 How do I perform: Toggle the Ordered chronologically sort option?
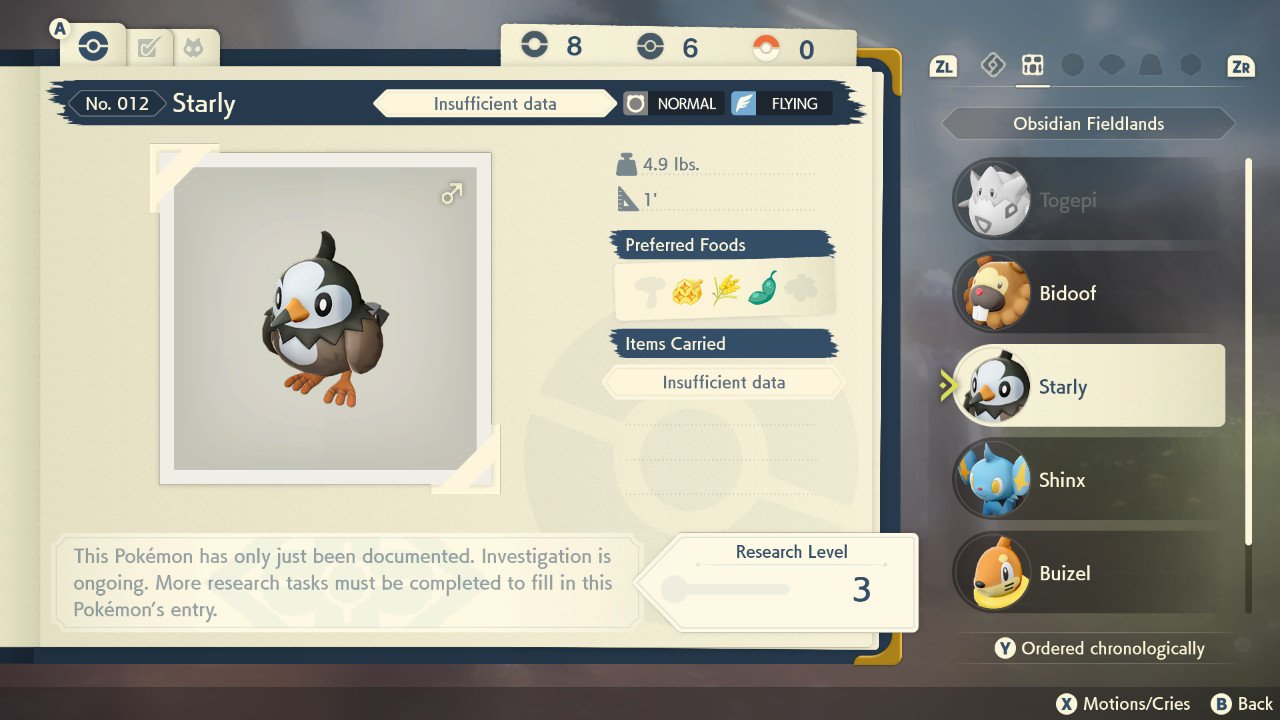coord(1100,648)
